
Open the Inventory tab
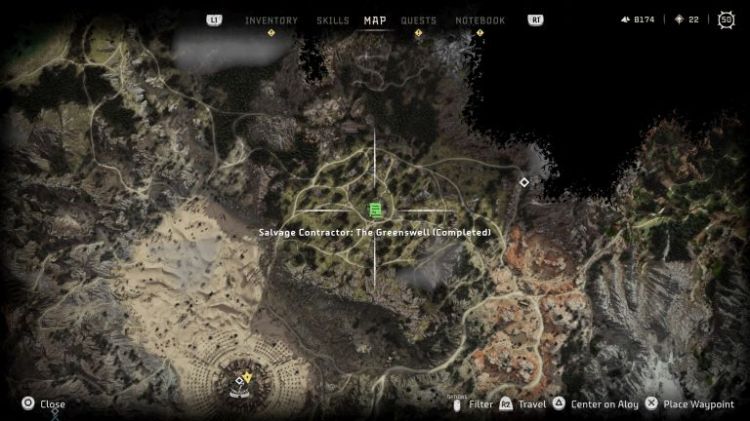click(x=271, y=20)
